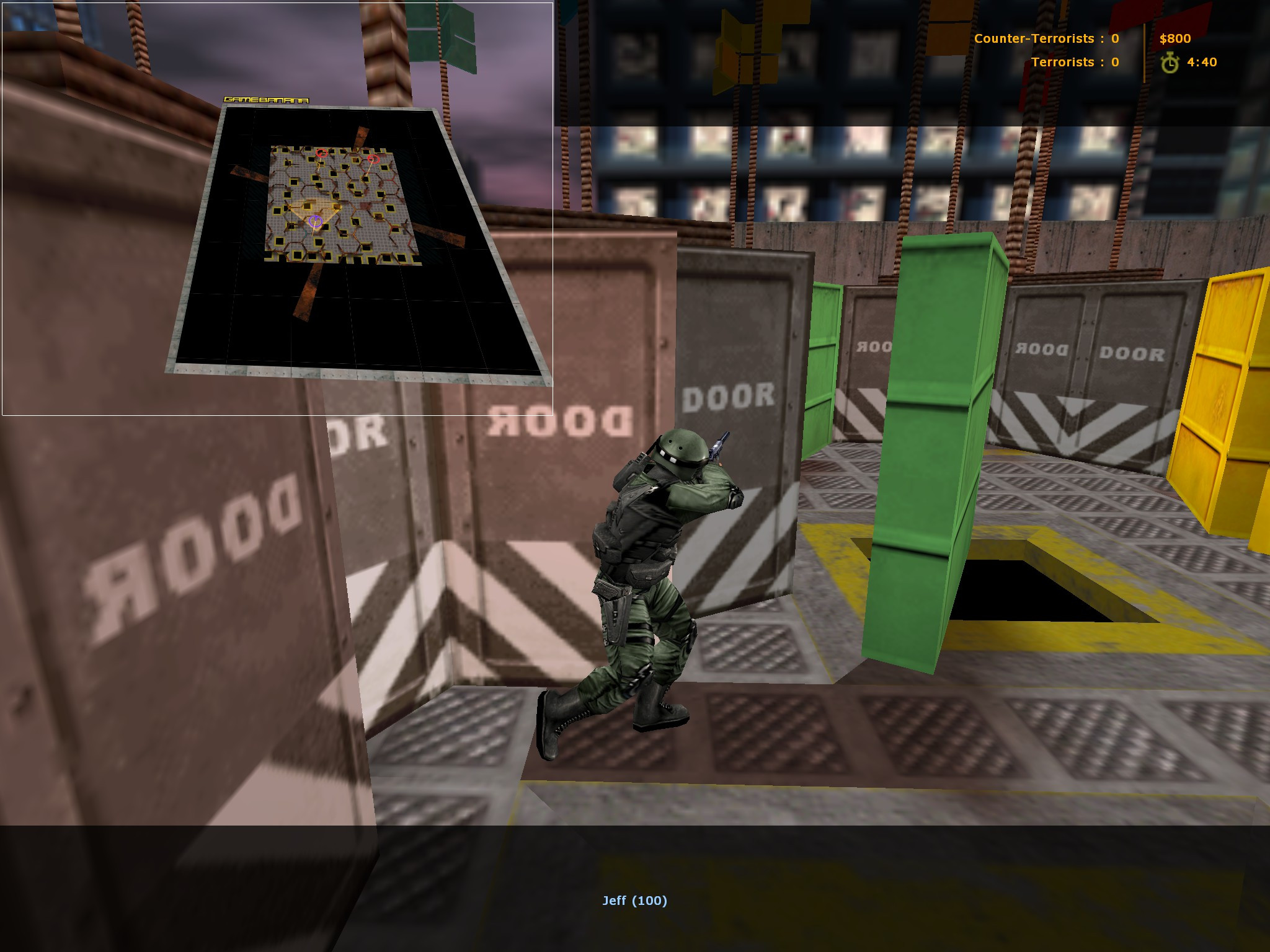Select the purple player marker on the minimap
The image size is (1270, 952).
(x=315, y=220)
